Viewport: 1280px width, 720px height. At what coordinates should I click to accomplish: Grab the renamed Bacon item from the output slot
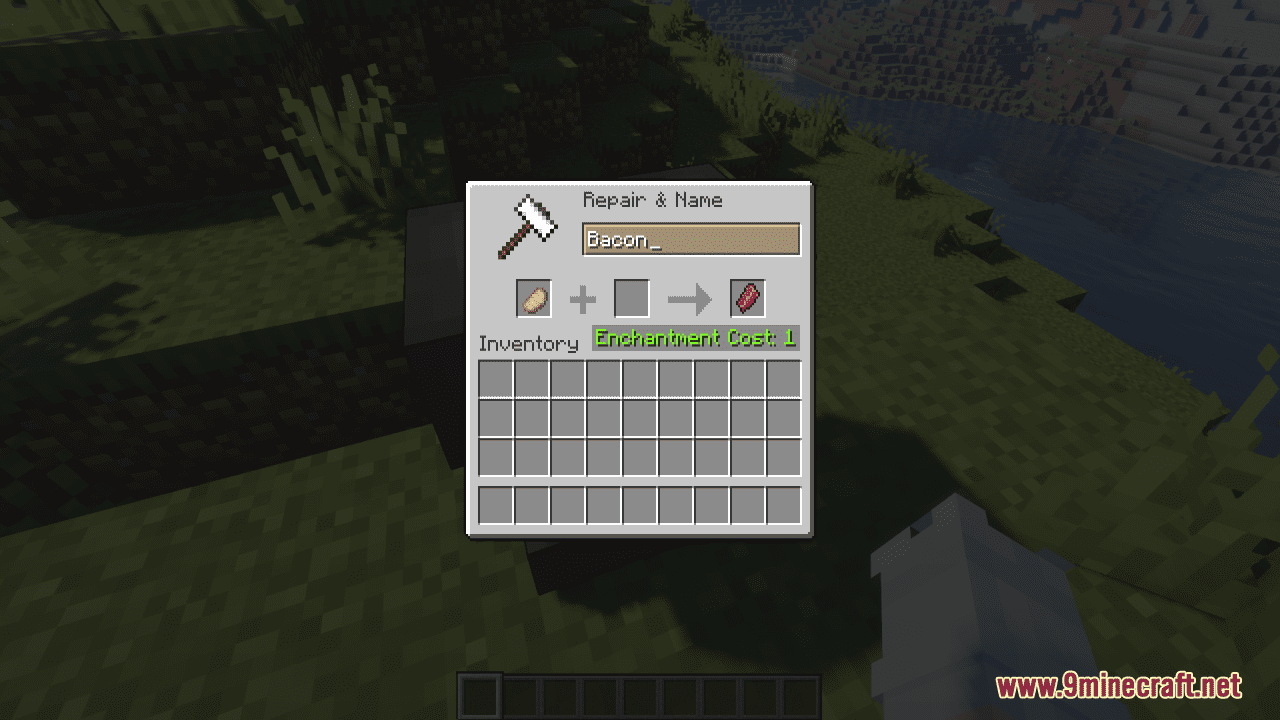(x=746, y=296)
